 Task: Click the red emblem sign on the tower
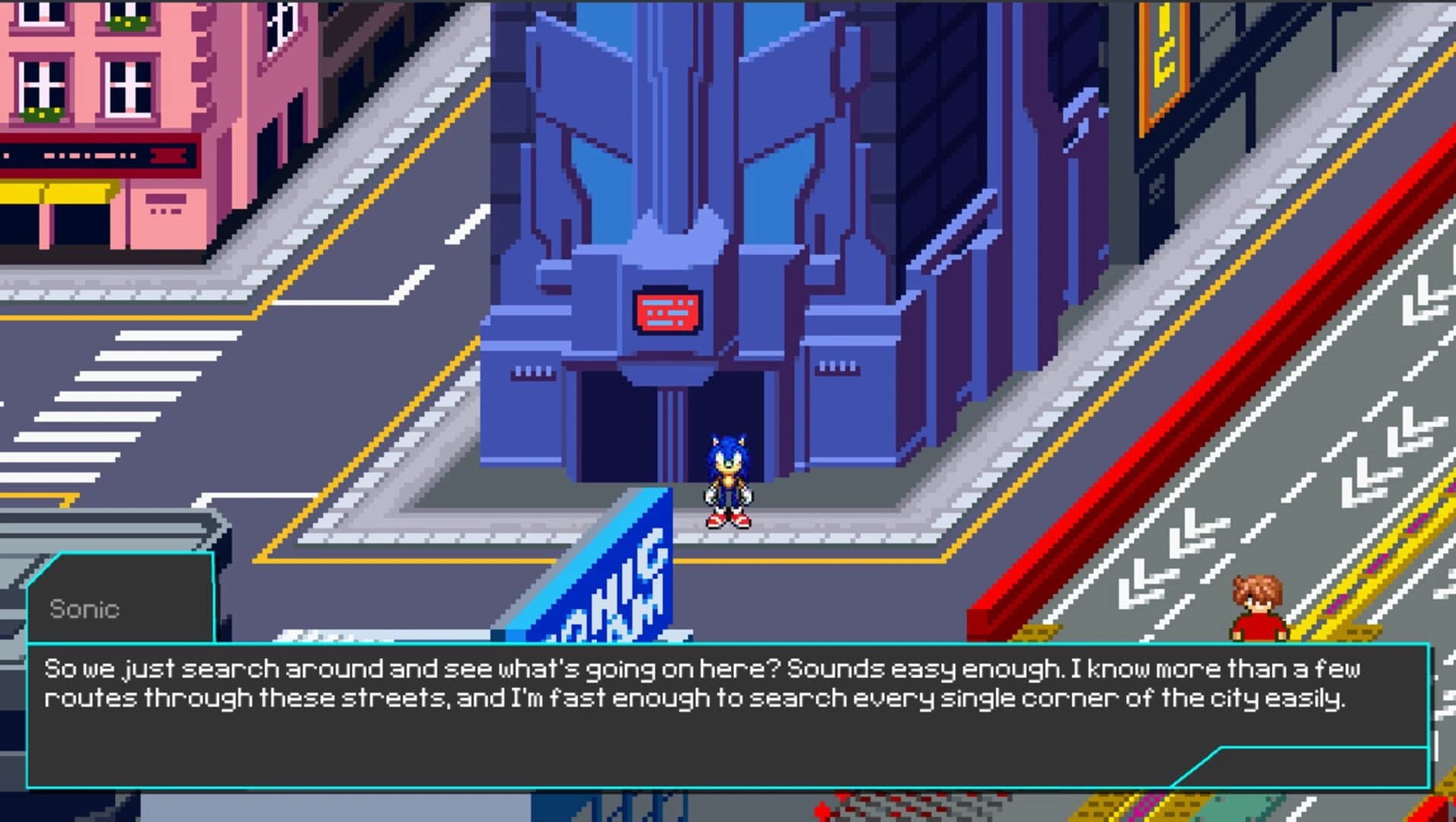click(x=666, y=311)
